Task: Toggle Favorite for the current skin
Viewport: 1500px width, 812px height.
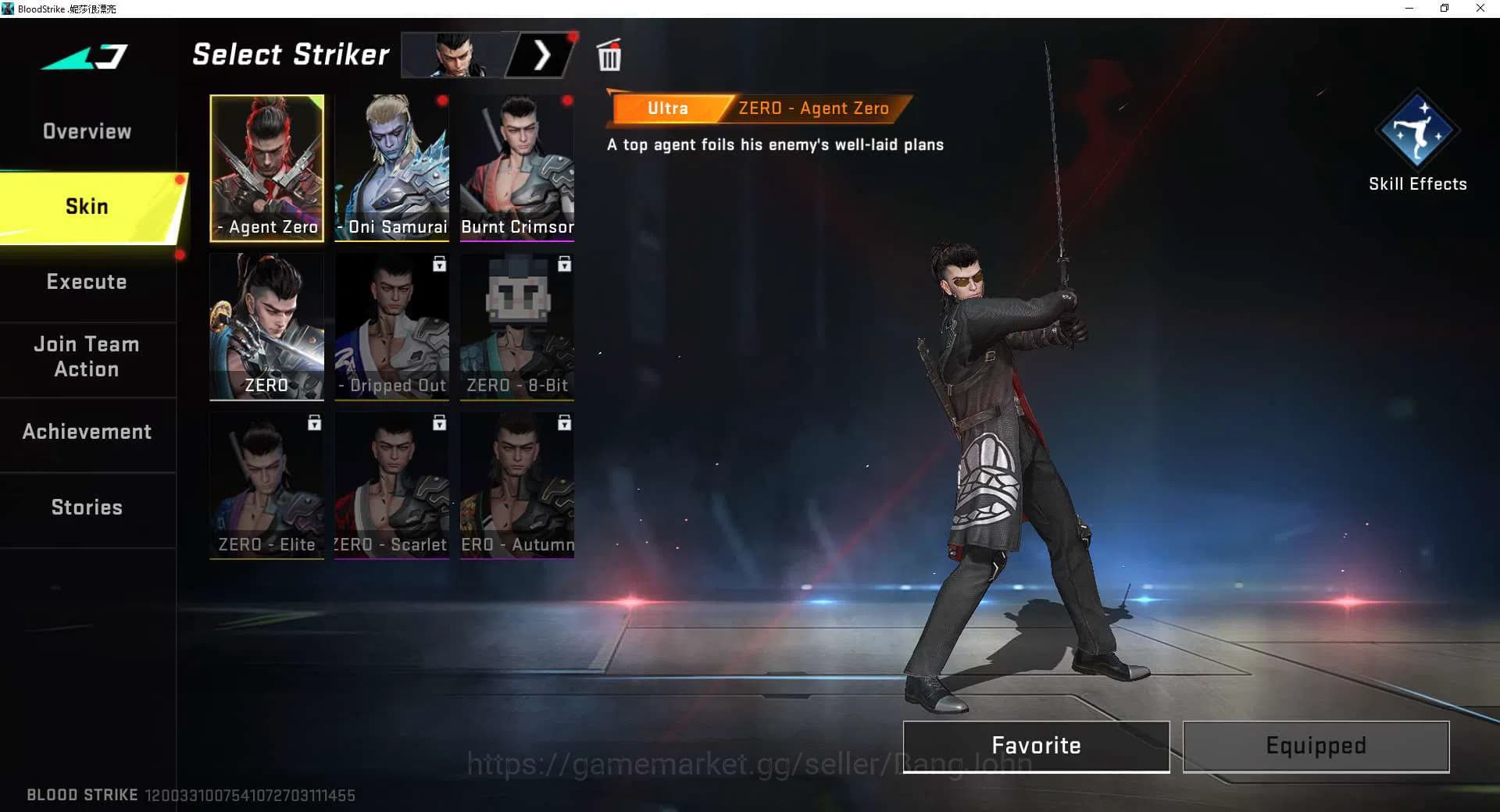Action: (x=1036, y=746)
